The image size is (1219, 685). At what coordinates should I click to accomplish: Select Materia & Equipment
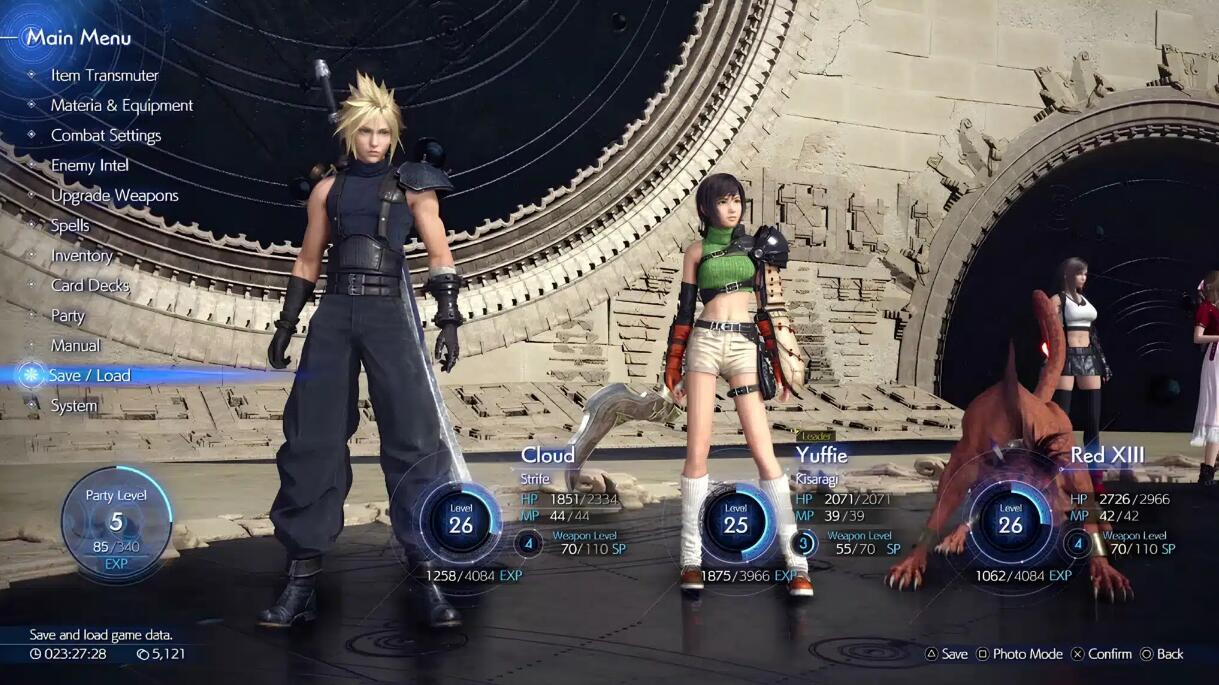pos(121,105)
